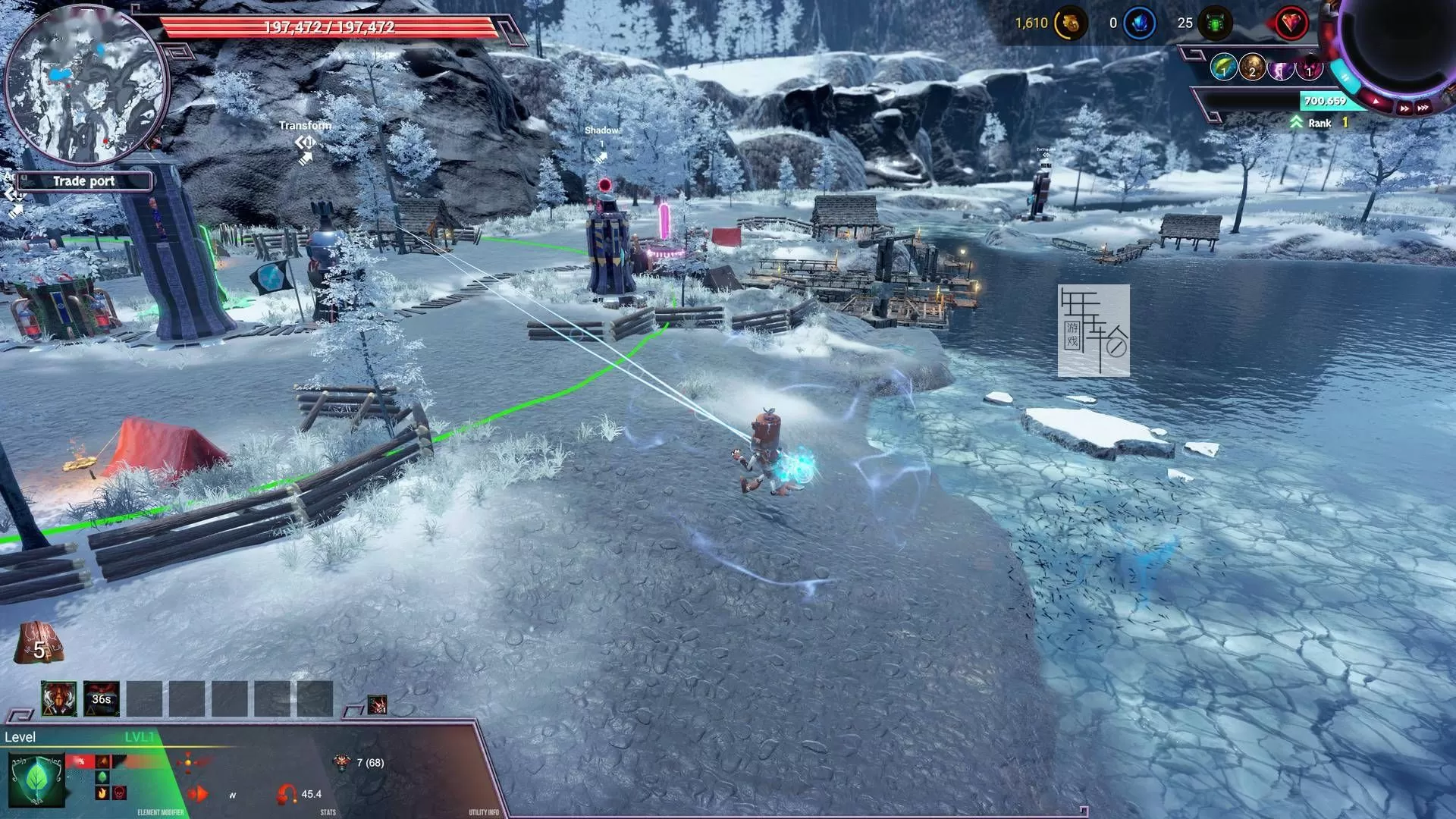The image size is (1456, 819).
Task: Activate the first red creature ability
Action: 58,698
